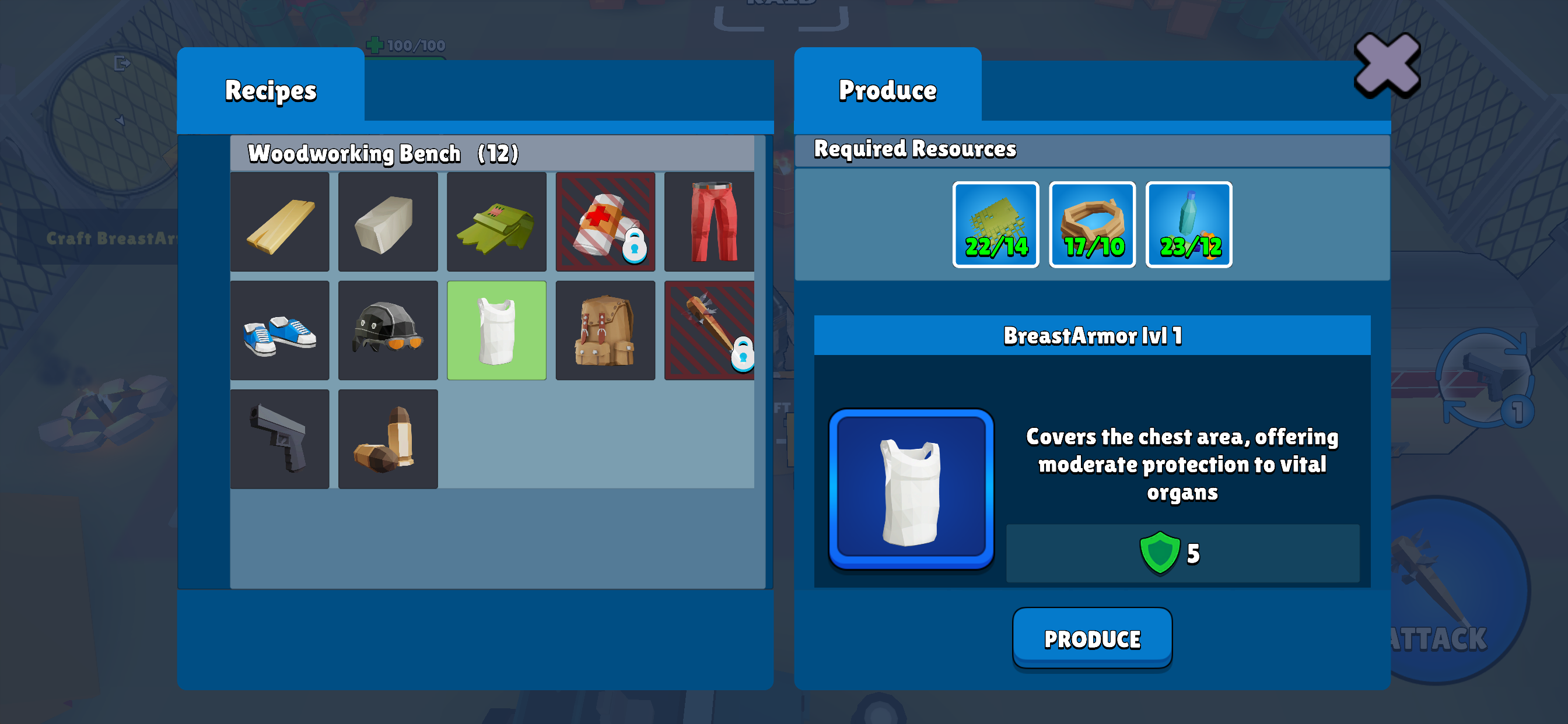Viewport: 1568px width, 724px height.
Task: Click the highlighted white vest recipe
Action: pyautogui.click(x=496, y=331)
